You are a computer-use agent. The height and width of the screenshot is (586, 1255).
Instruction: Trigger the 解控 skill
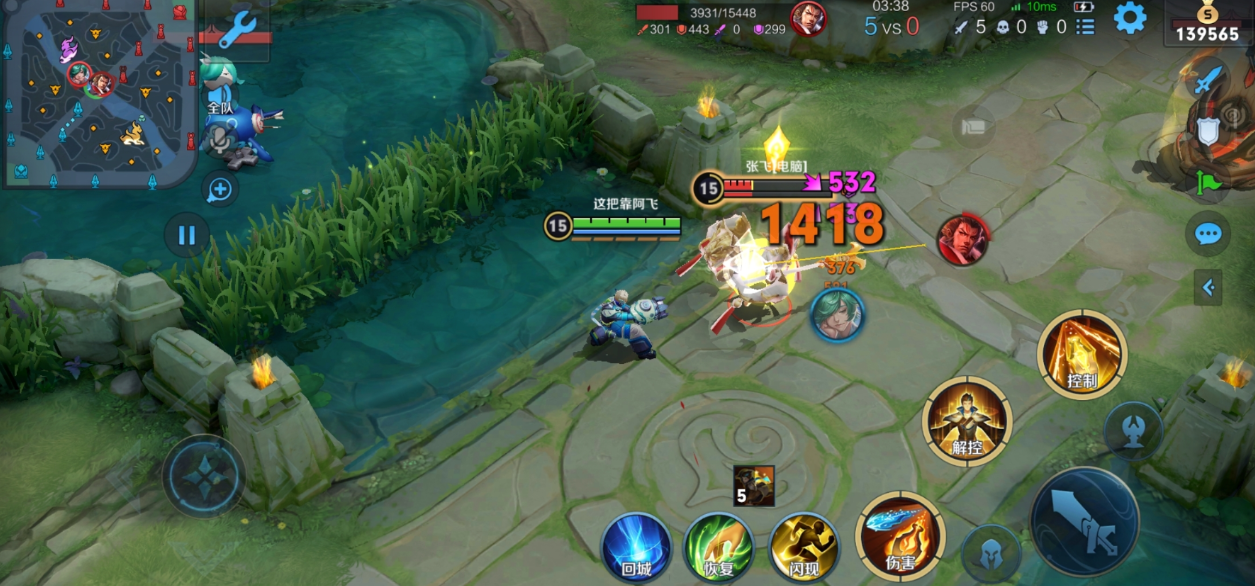(x=967, y=421)
